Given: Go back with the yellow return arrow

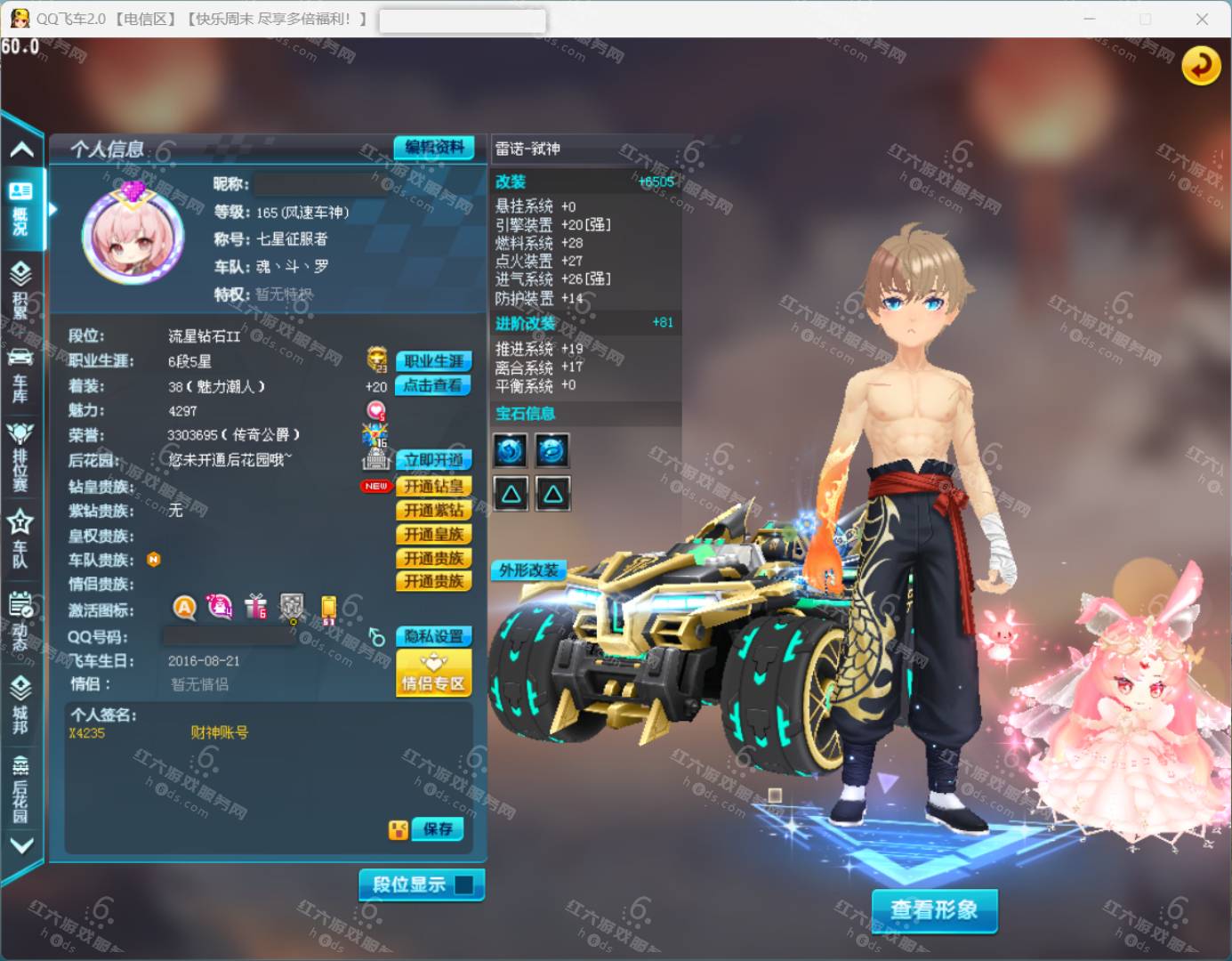Looking at the screenshot, I should (x=1200, y=66).
